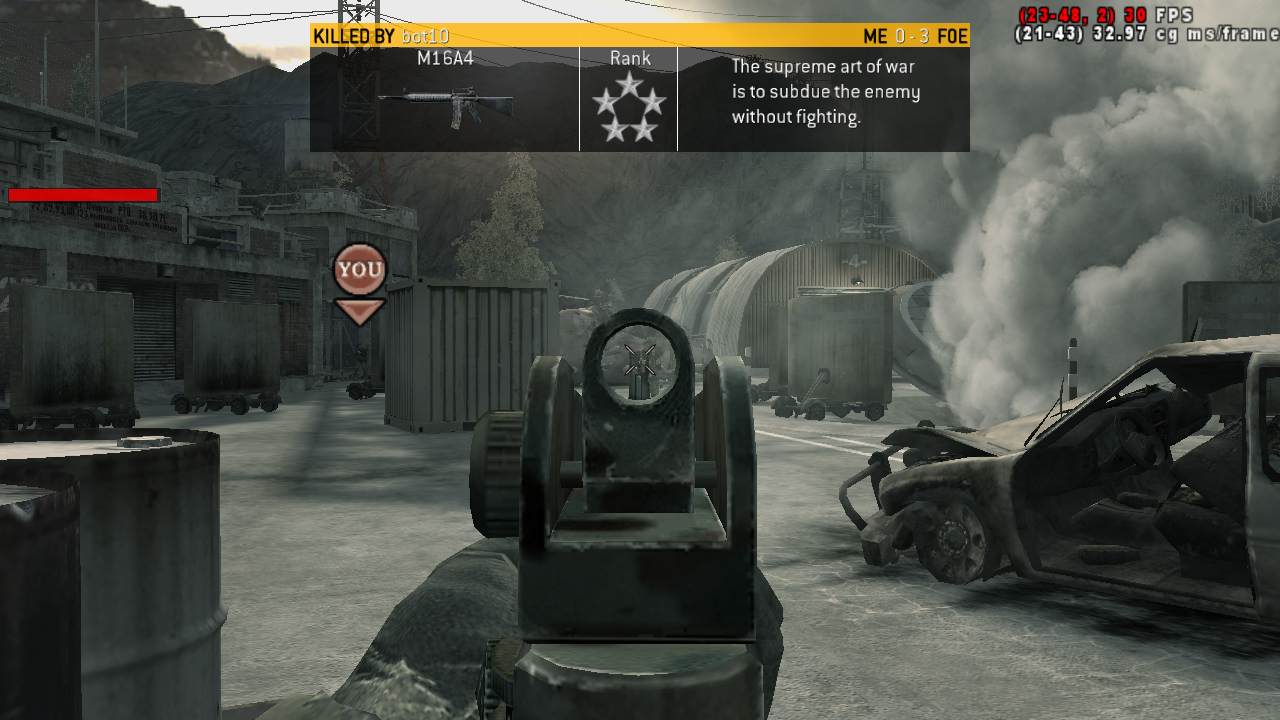Image resolution: width=1280 pixels, height=720 pixels.
Task: Select killer name bot10 in header
Action: pyautogui.click(x=425, y=37)
